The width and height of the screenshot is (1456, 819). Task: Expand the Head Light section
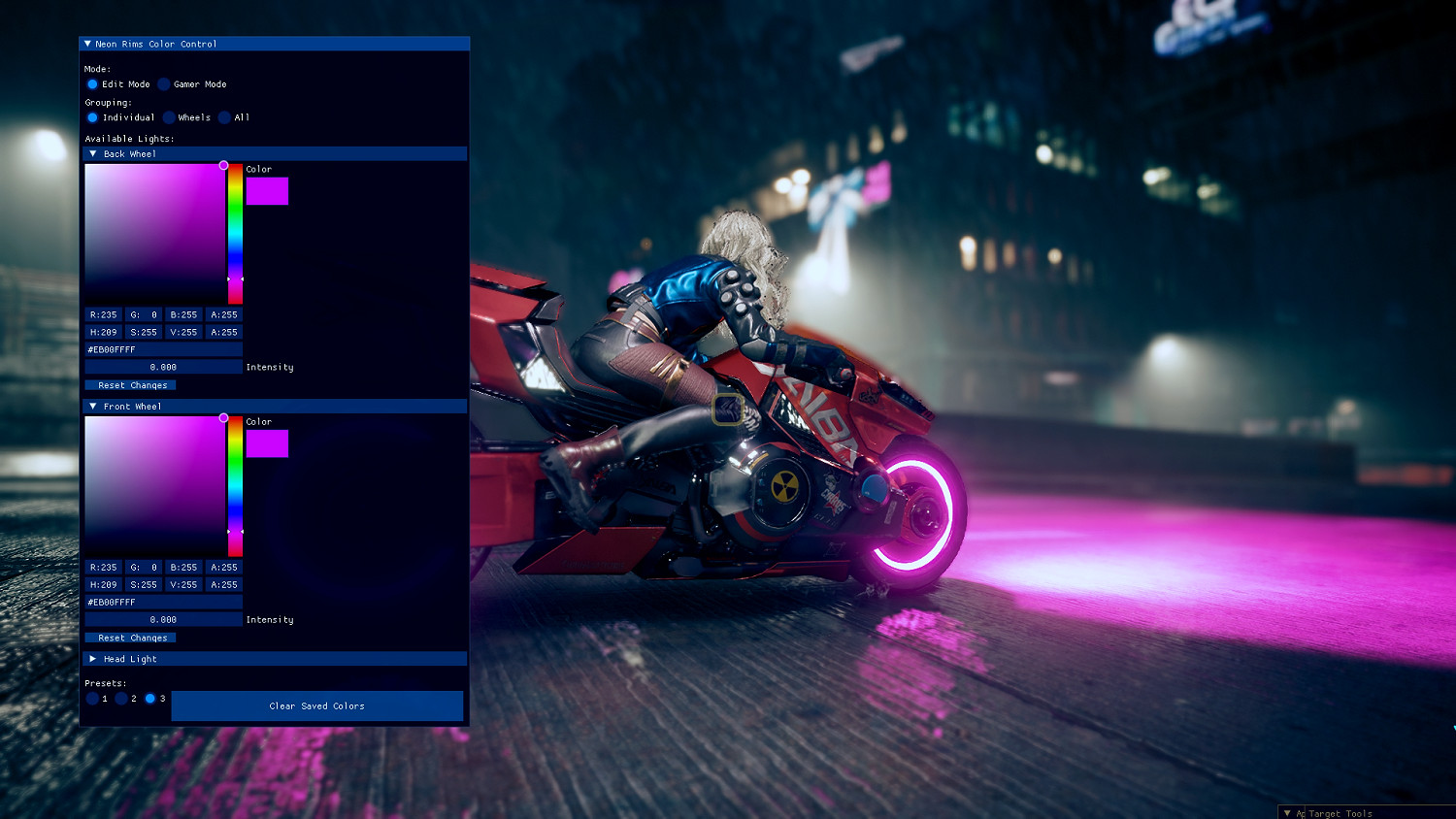pos(92,659)
